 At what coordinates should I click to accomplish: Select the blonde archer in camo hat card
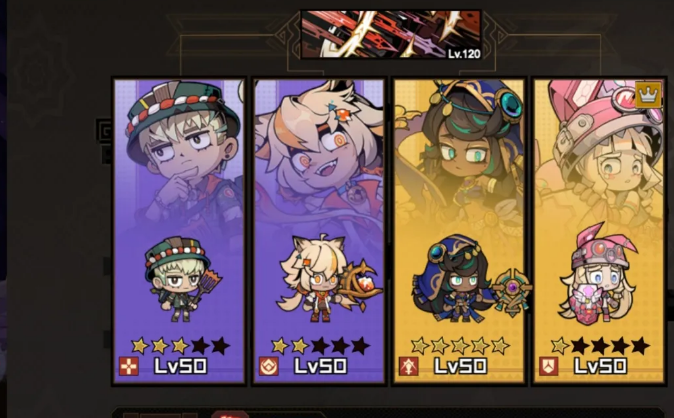179,231
